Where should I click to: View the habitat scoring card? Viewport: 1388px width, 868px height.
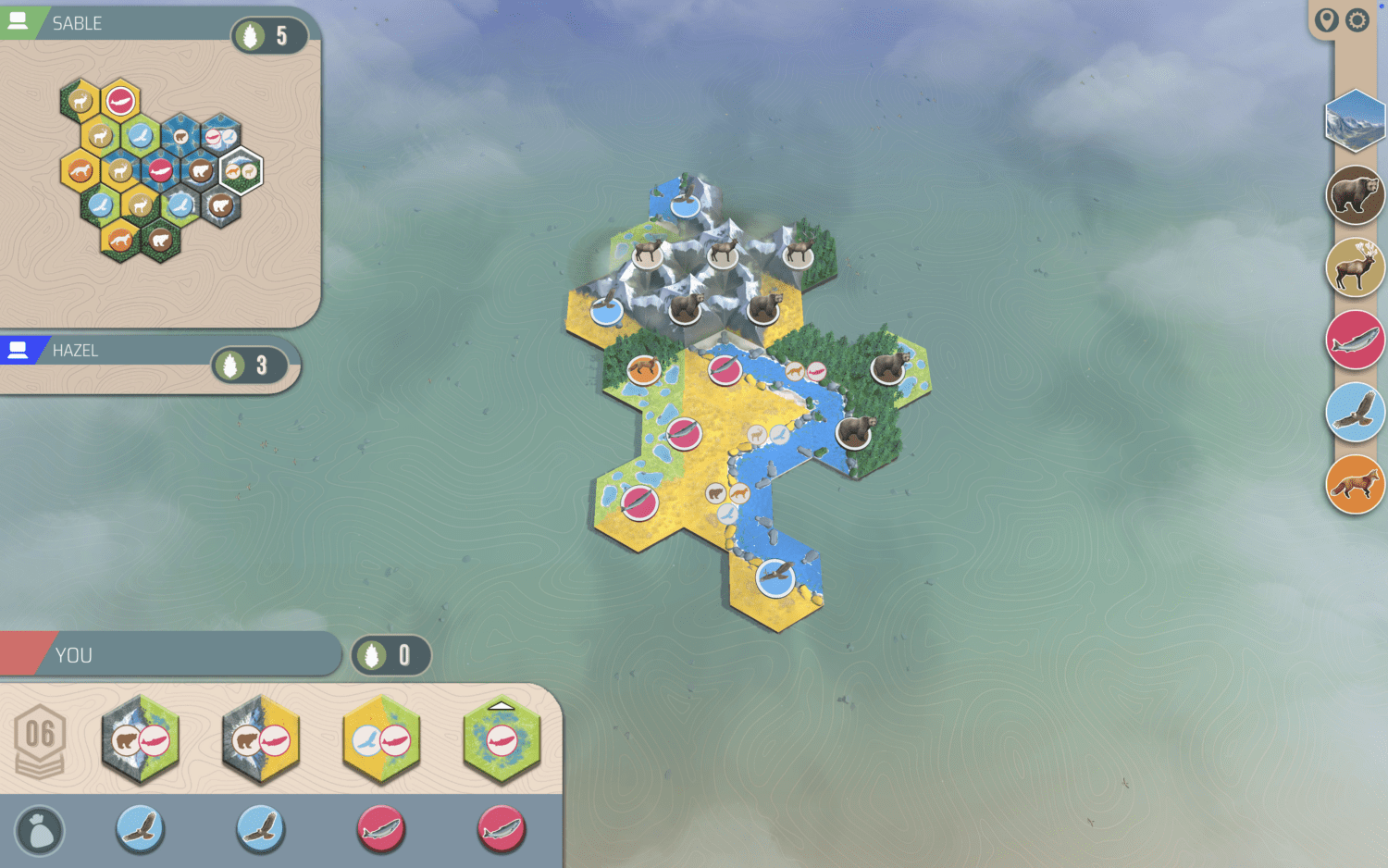pyautogui.click(x=1355, y=120)
